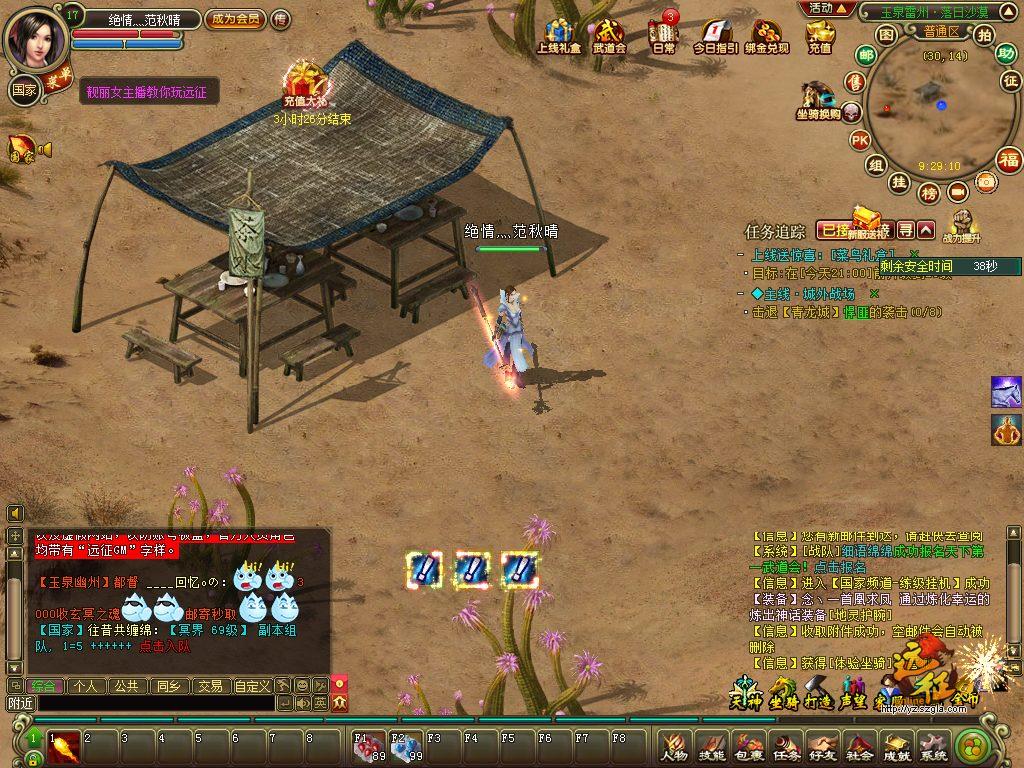Click the chat text input field
The image size is (1024, 768).
155,704
